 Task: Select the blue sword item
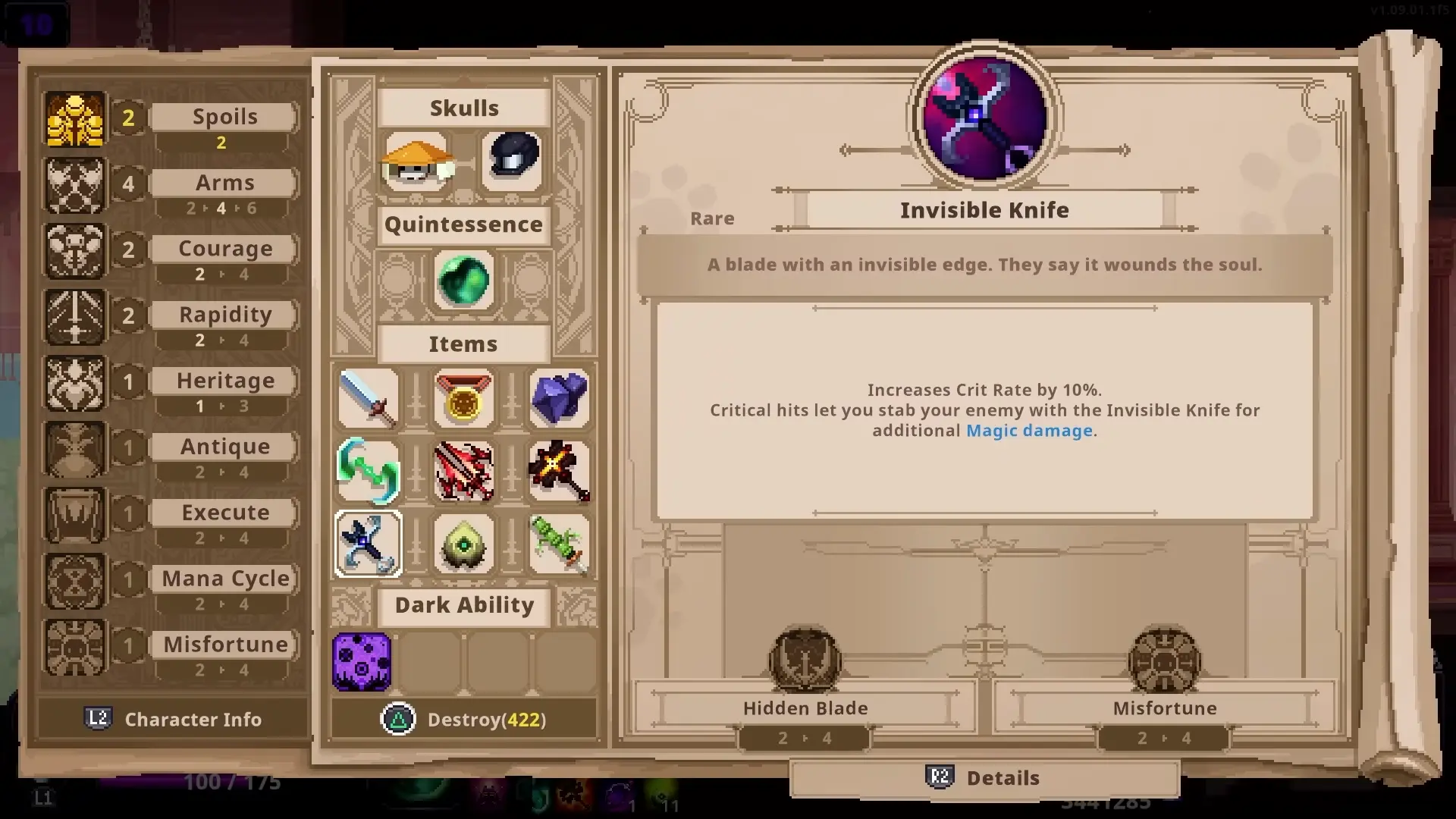click(368, 398)
